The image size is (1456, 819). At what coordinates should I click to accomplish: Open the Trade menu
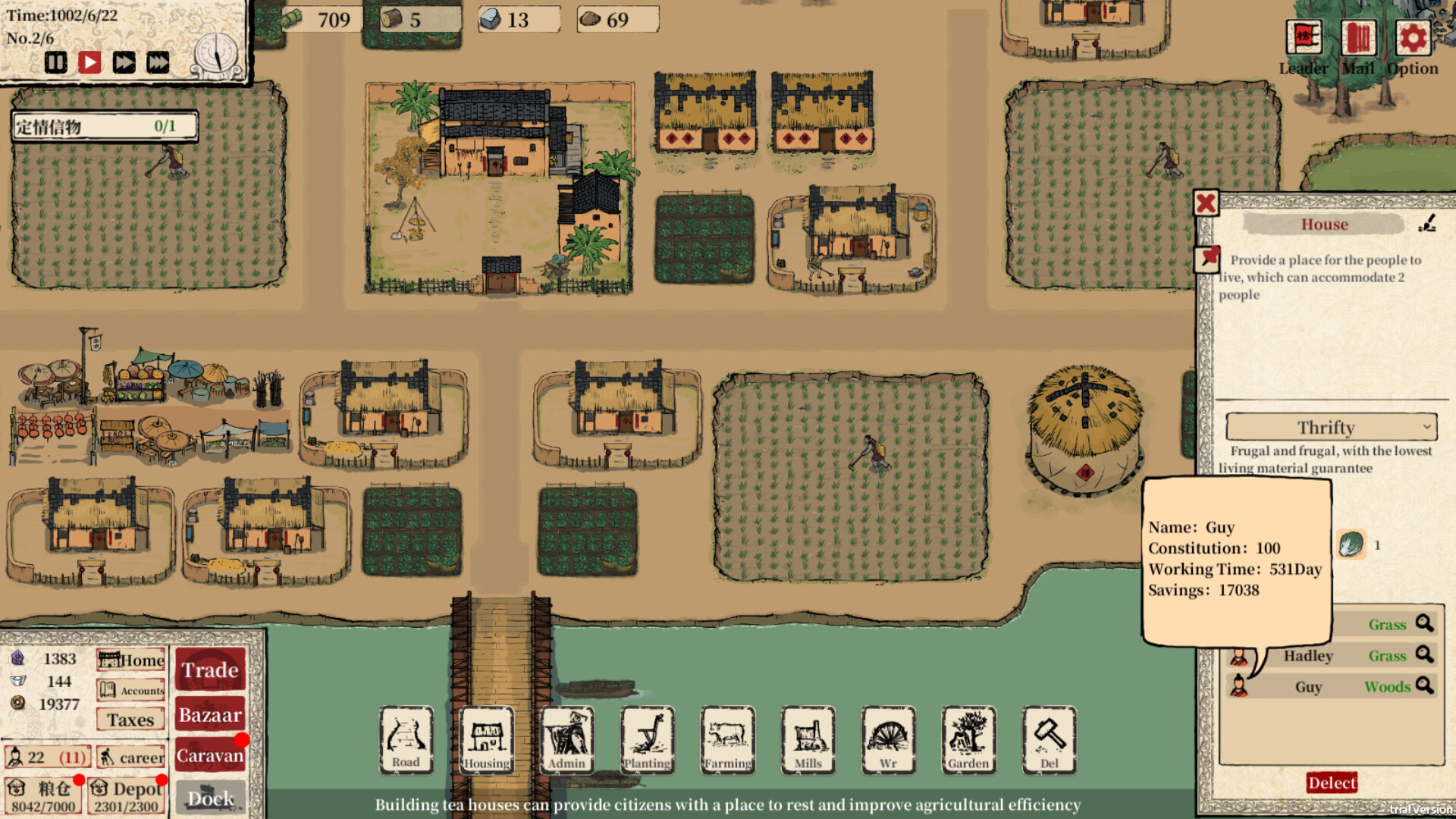click(x=210, y=670)
